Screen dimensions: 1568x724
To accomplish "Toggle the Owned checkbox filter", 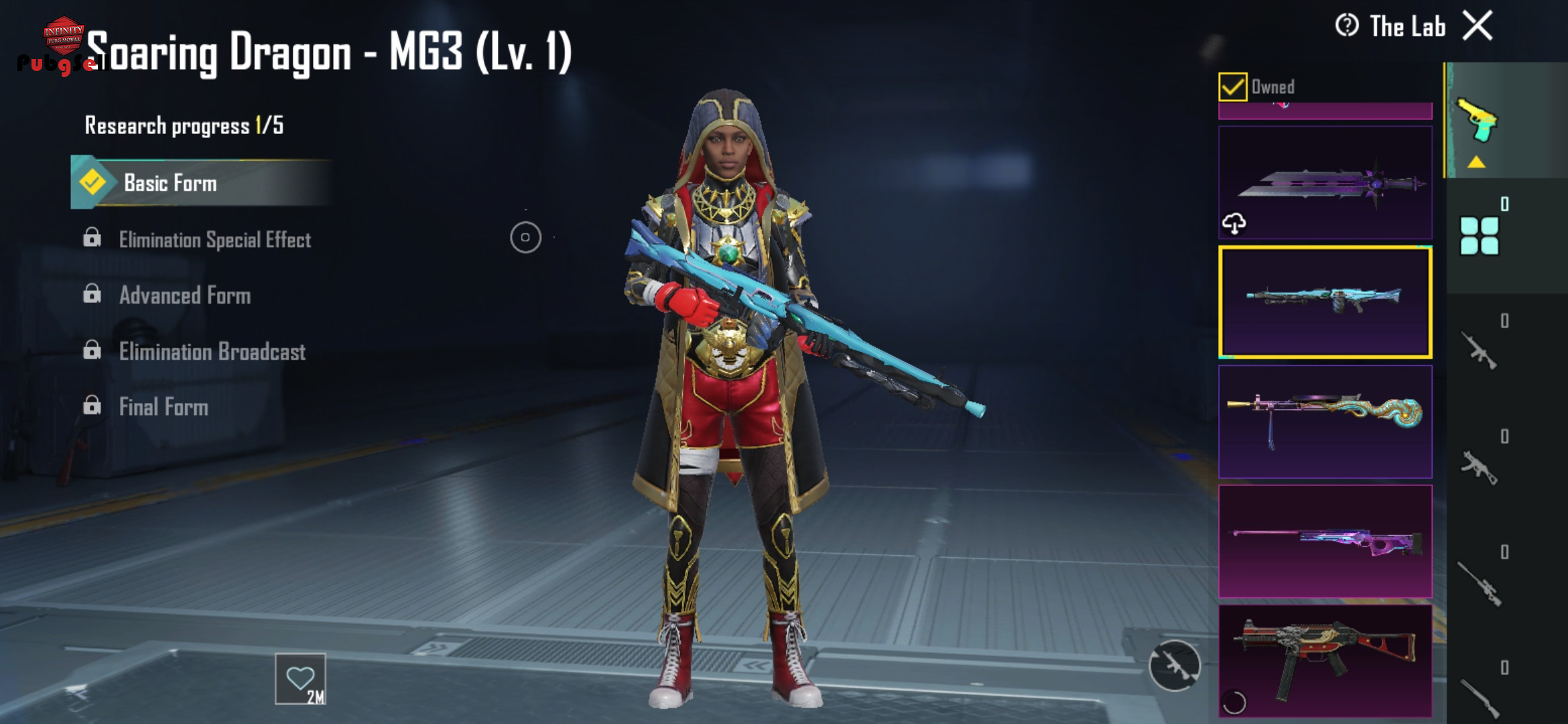I will coord(1232,87).
